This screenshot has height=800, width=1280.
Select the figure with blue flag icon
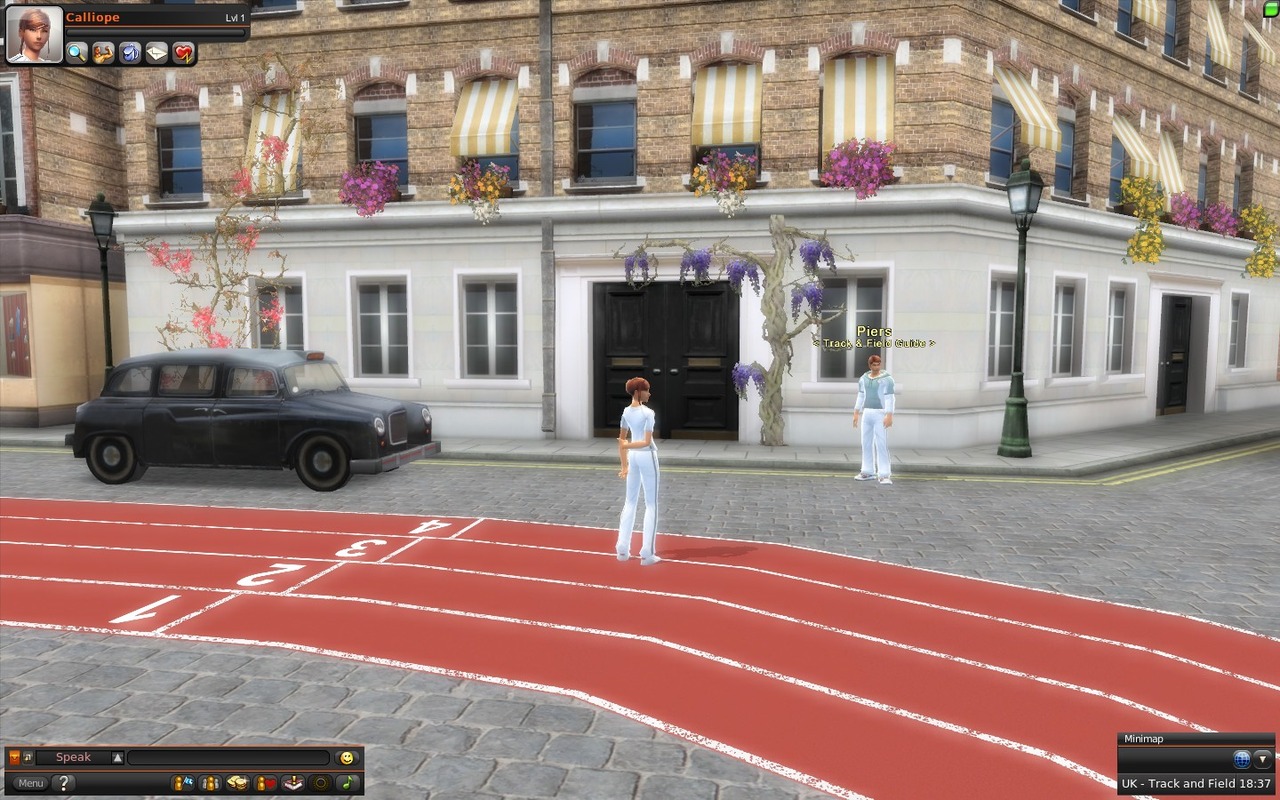coord(183,783)
